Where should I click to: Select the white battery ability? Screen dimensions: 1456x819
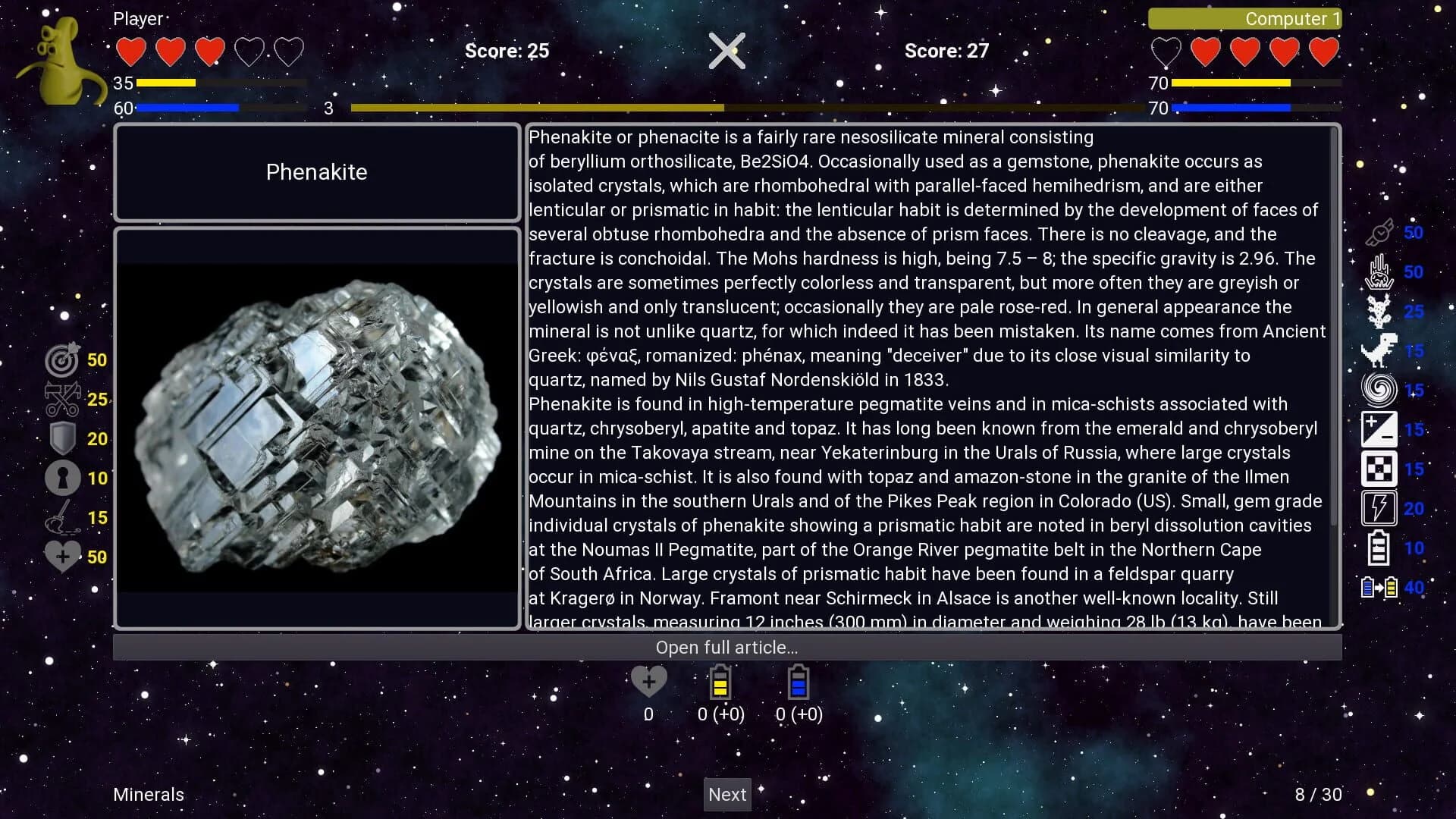pyautogui.click(x=1379, y=548)
